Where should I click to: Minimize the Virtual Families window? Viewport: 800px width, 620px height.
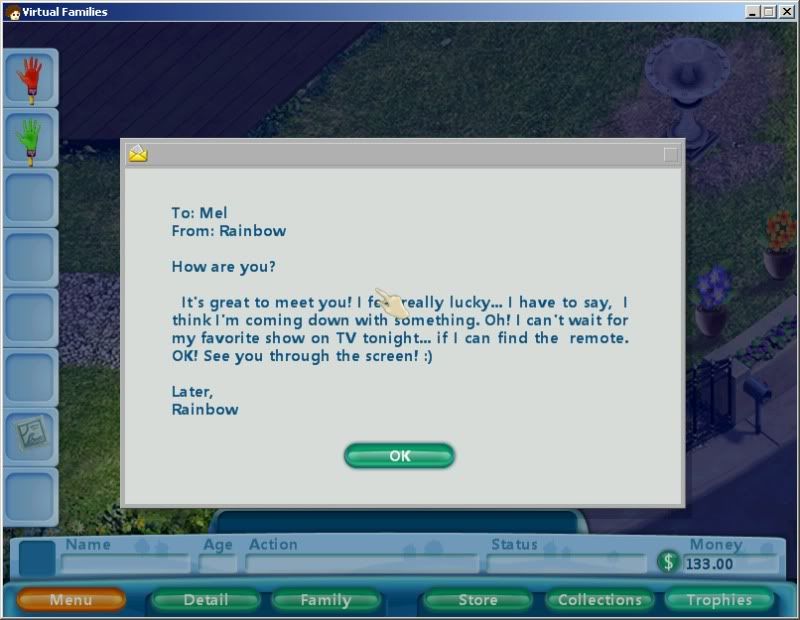click(x=752, y=11)
